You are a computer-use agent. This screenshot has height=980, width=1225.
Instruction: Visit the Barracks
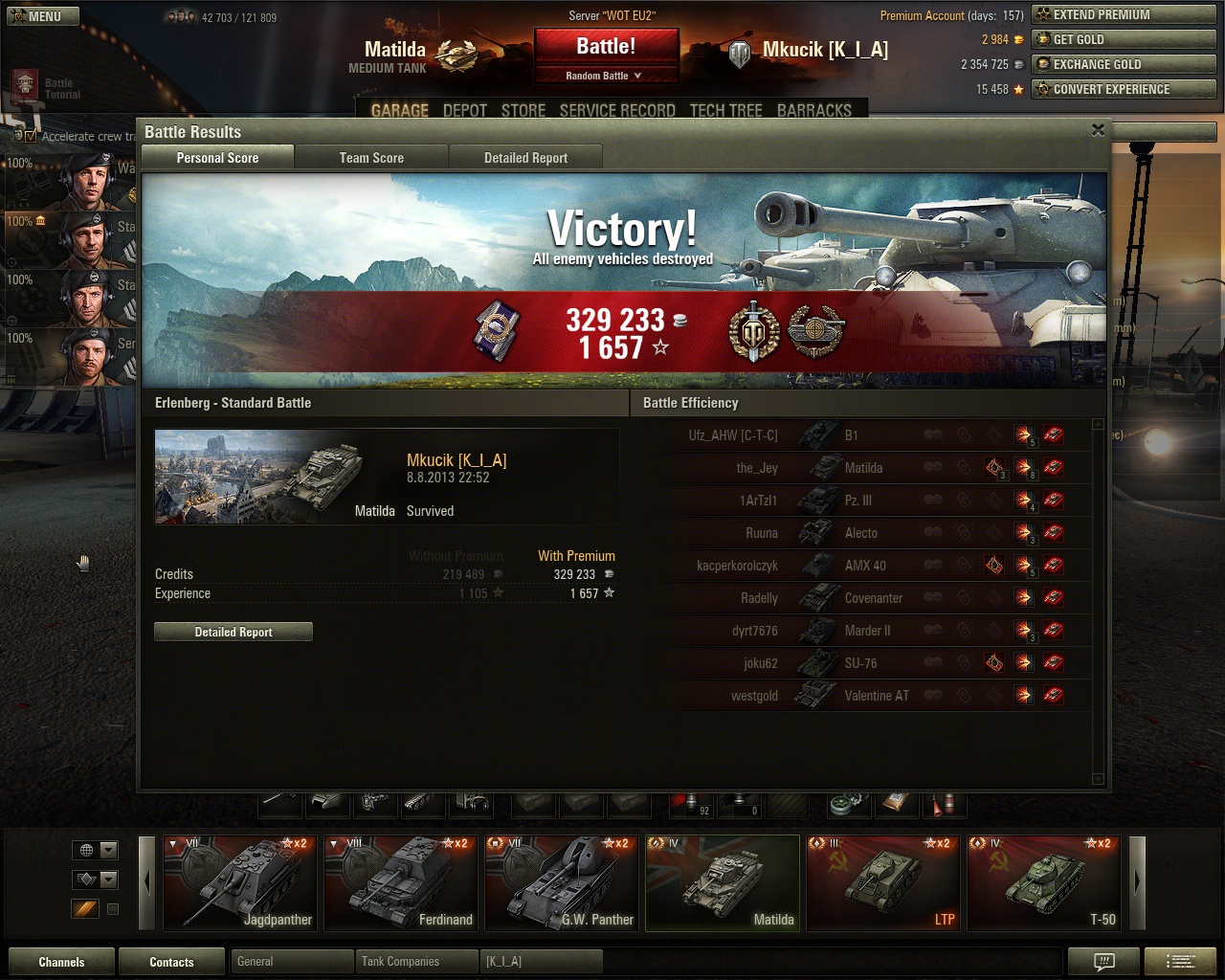[813, 111]
